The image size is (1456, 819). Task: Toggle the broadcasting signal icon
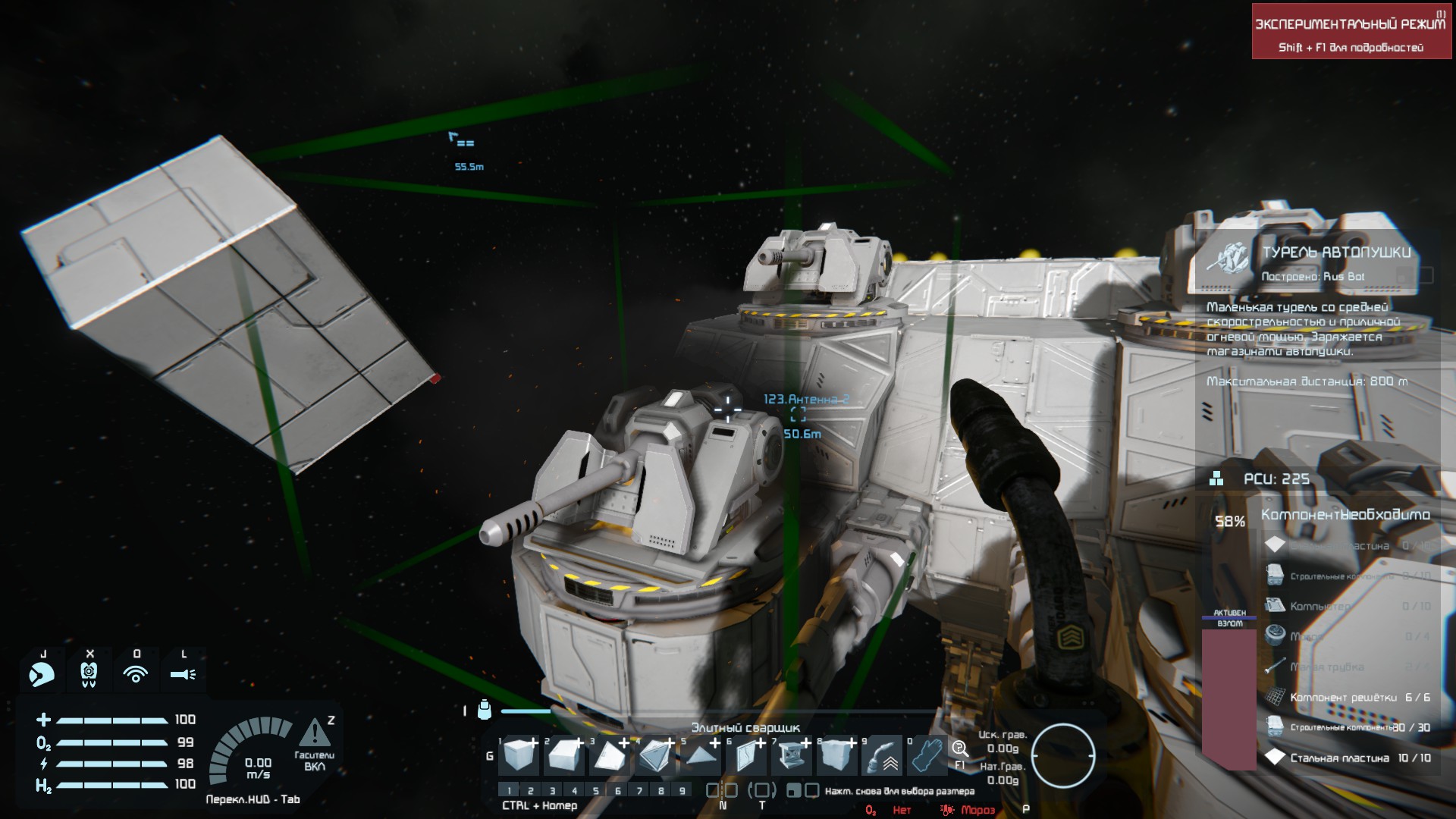136,673
